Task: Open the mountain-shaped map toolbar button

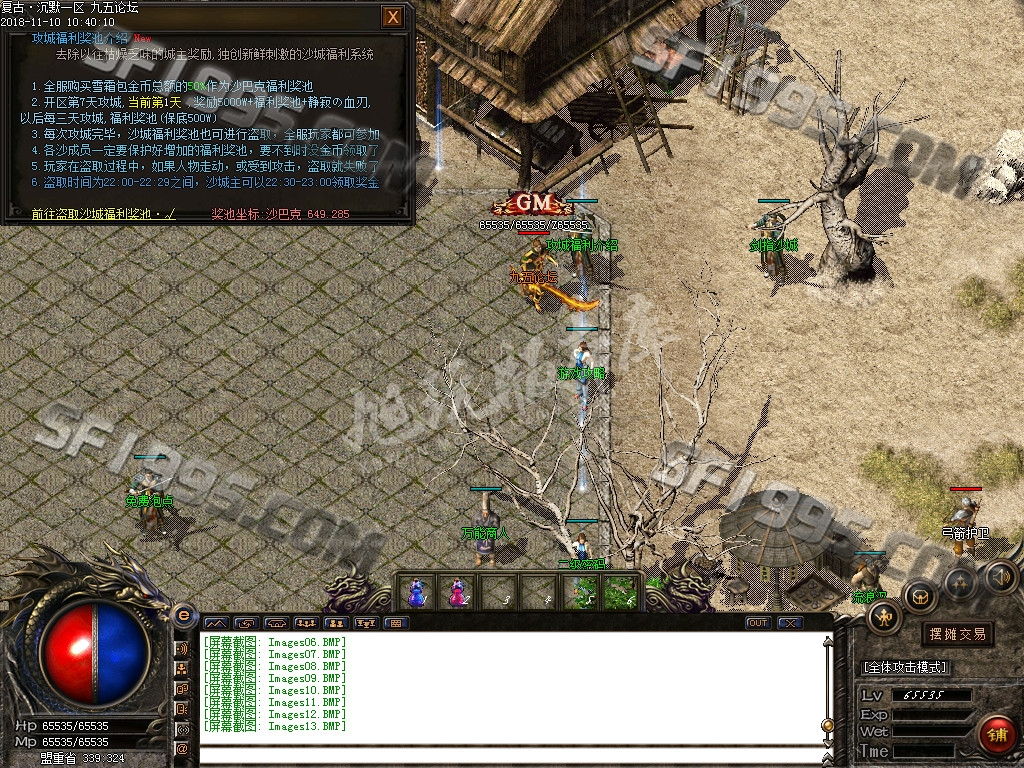Action: click(216, 623)
